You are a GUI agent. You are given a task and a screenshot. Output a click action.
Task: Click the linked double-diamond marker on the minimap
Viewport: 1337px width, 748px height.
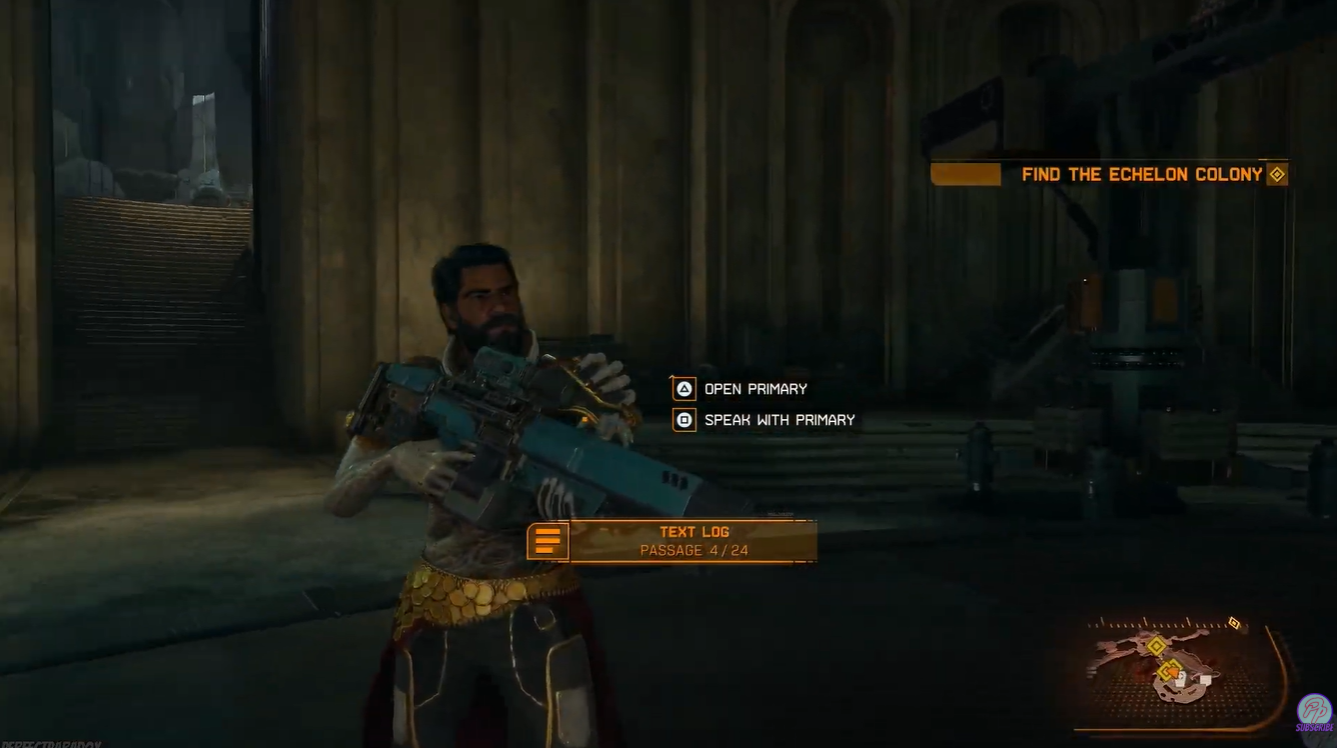tap(1168, 670)
